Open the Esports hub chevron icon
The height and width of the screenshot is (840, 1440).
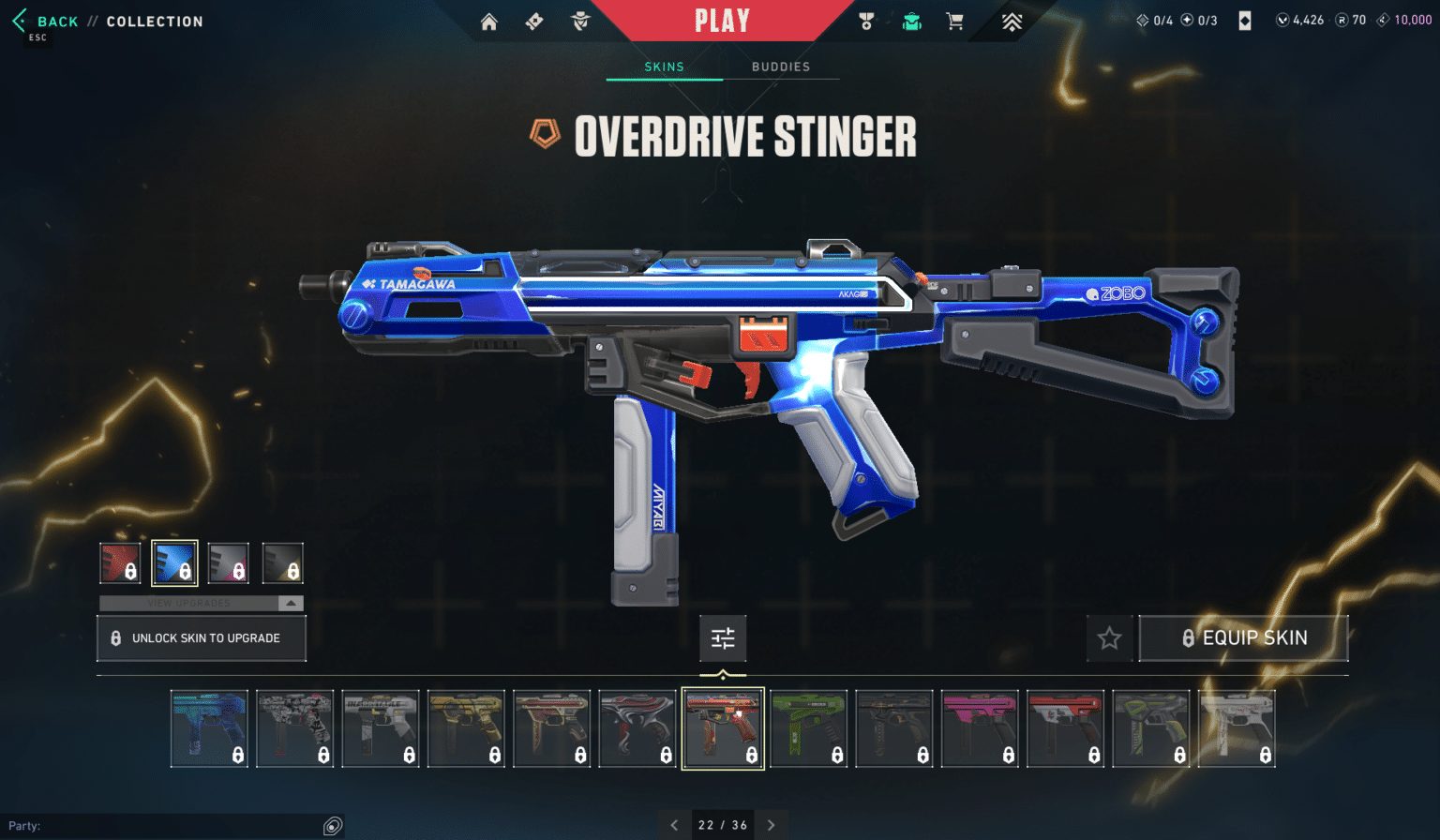coord(1013,21)
